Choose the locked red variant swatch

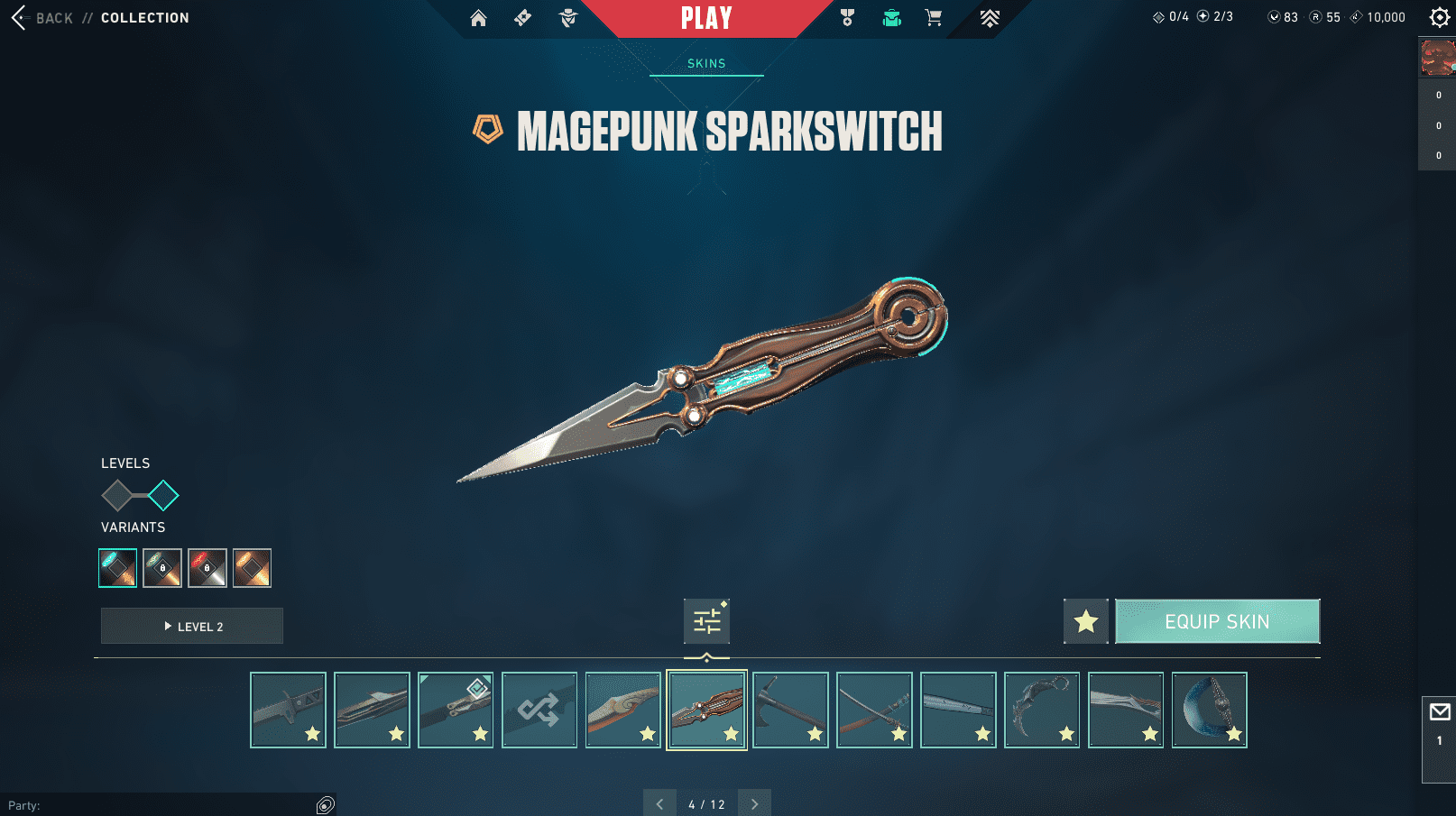(x=207, y=568)
